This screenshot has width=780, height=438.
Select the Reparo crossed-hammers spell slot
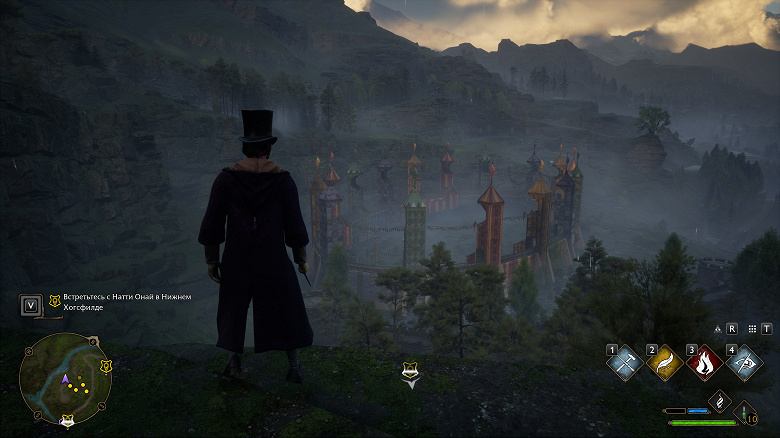[x=623, y=363]
